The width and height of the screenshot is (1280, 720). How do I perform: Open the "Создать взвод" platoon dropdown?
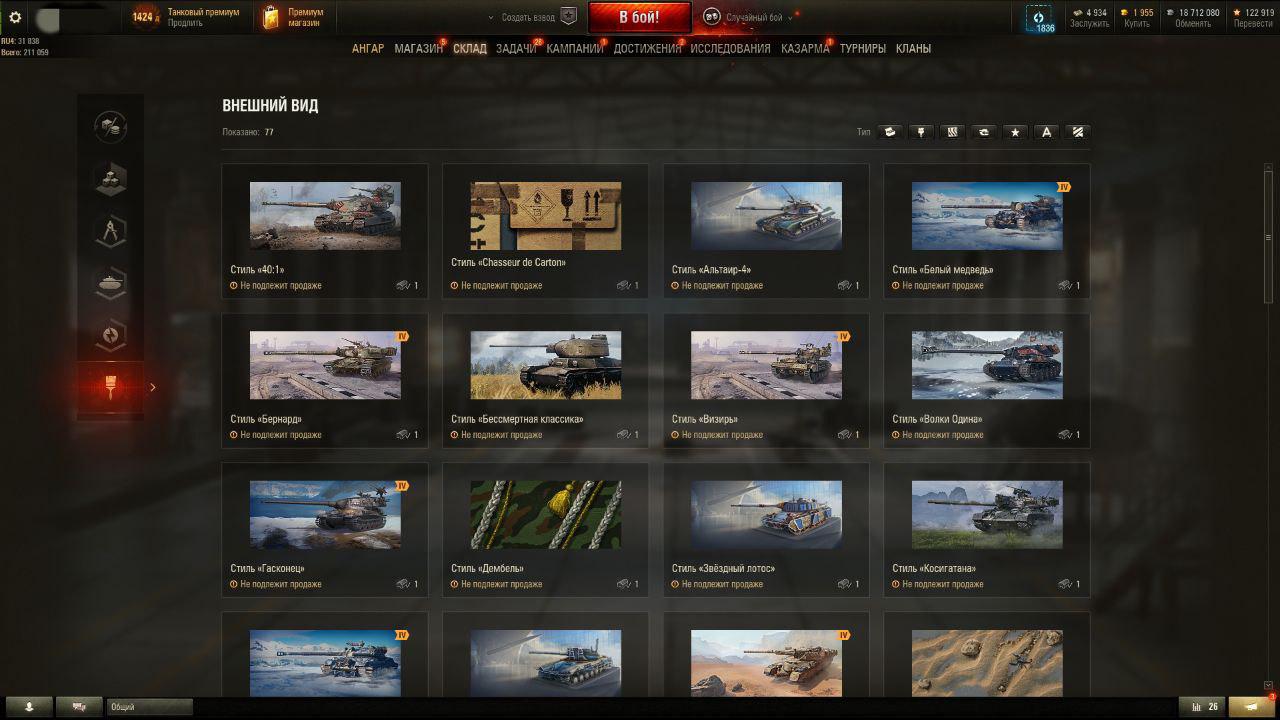[x=525, y=17]
